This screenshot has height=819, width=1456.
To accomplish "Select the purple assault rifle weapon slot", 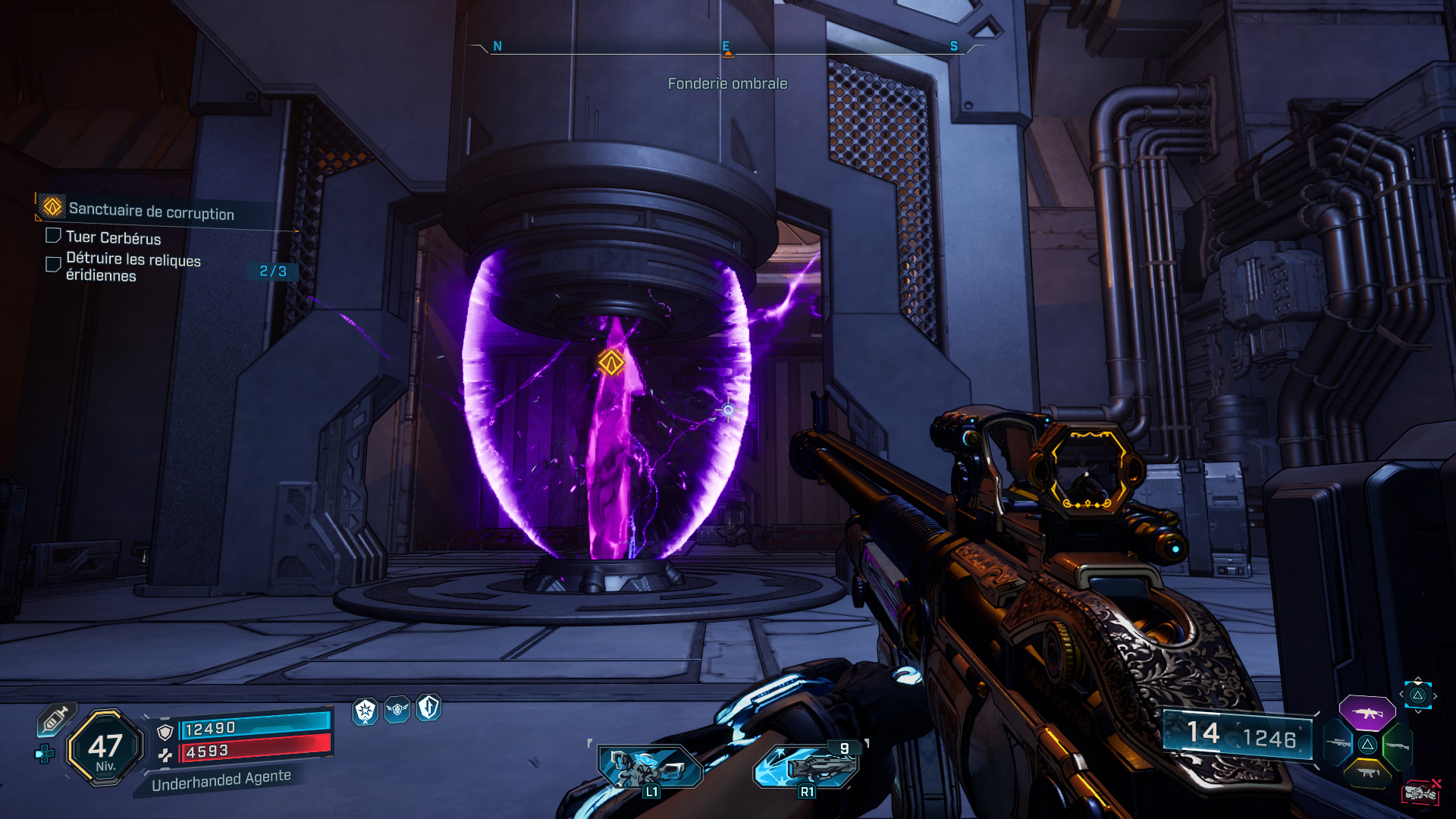I will click(1367, 713).
